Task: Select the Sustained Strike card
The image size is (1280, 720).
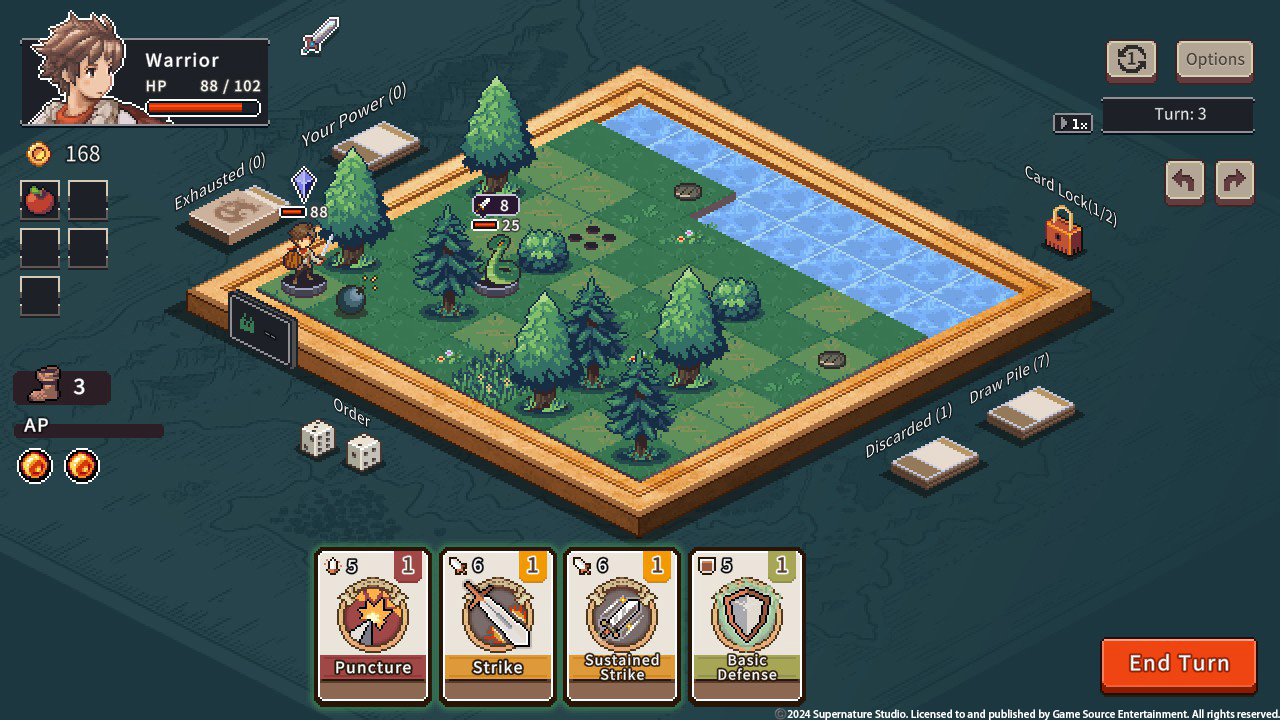Action: [x=622, y=626]
